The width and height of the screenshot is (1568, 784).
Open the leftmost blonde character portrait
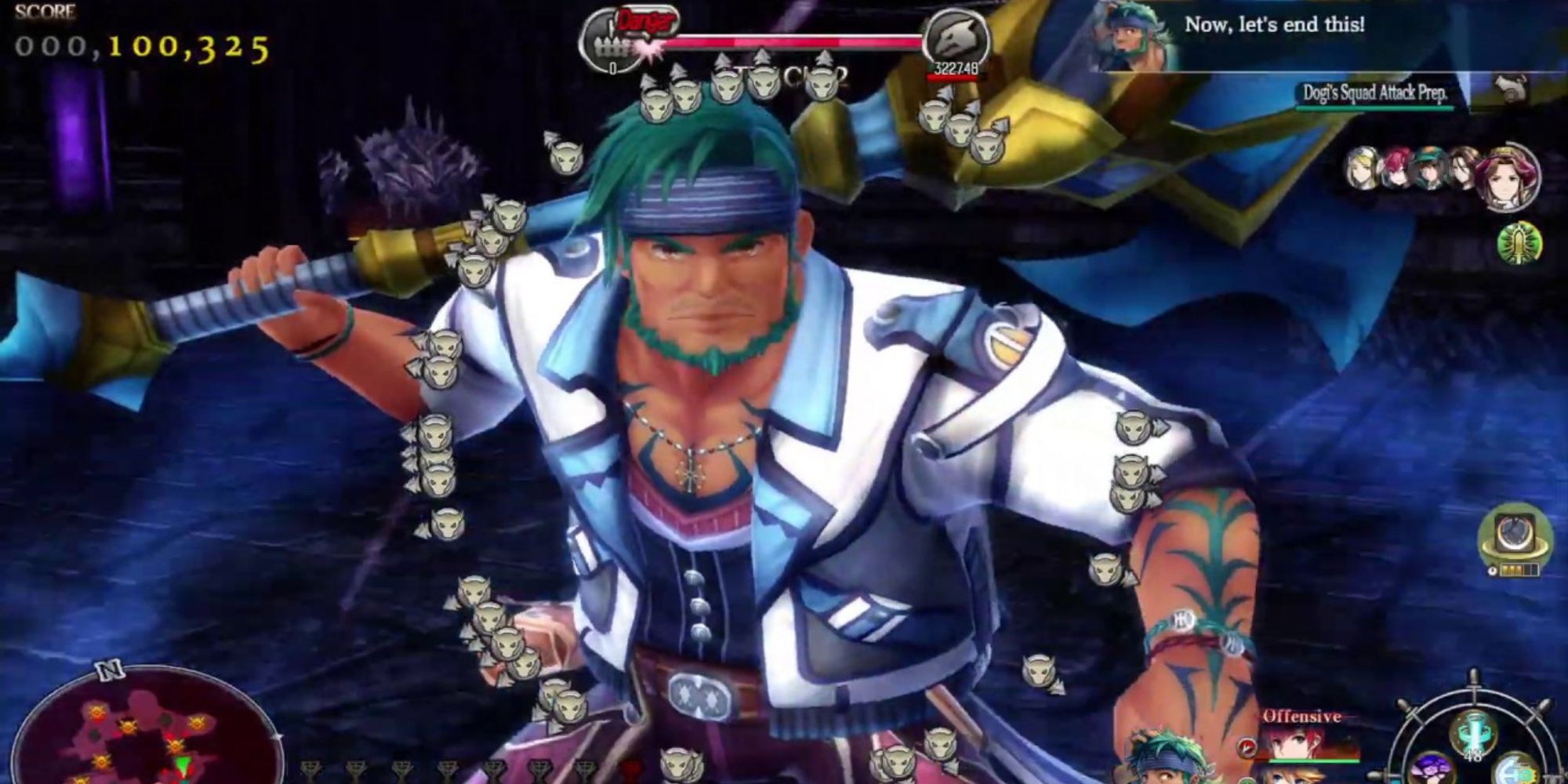[x=1362, y=168]
